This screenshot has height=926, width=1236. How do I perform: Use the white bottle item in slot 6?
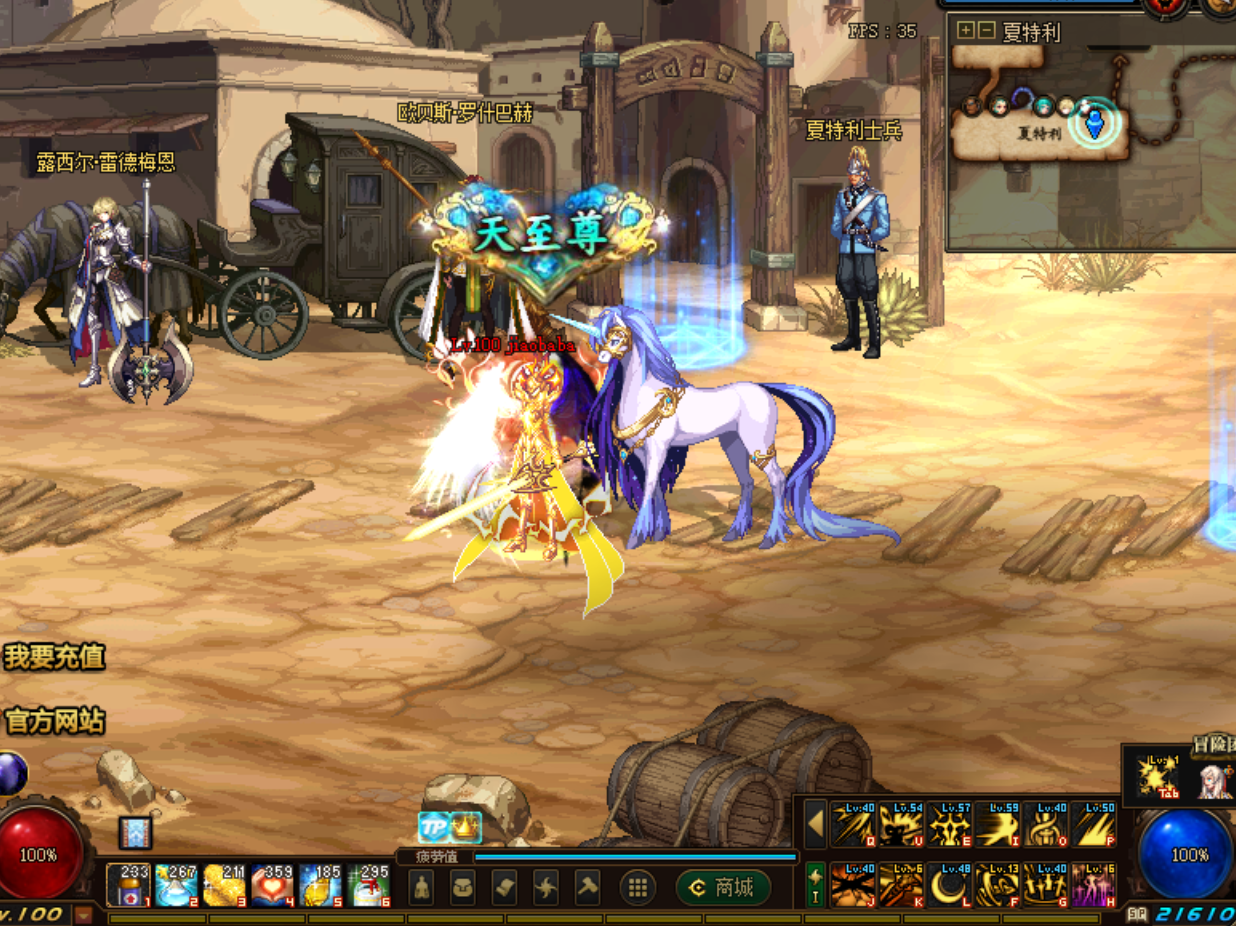click(x=369, y=886)
